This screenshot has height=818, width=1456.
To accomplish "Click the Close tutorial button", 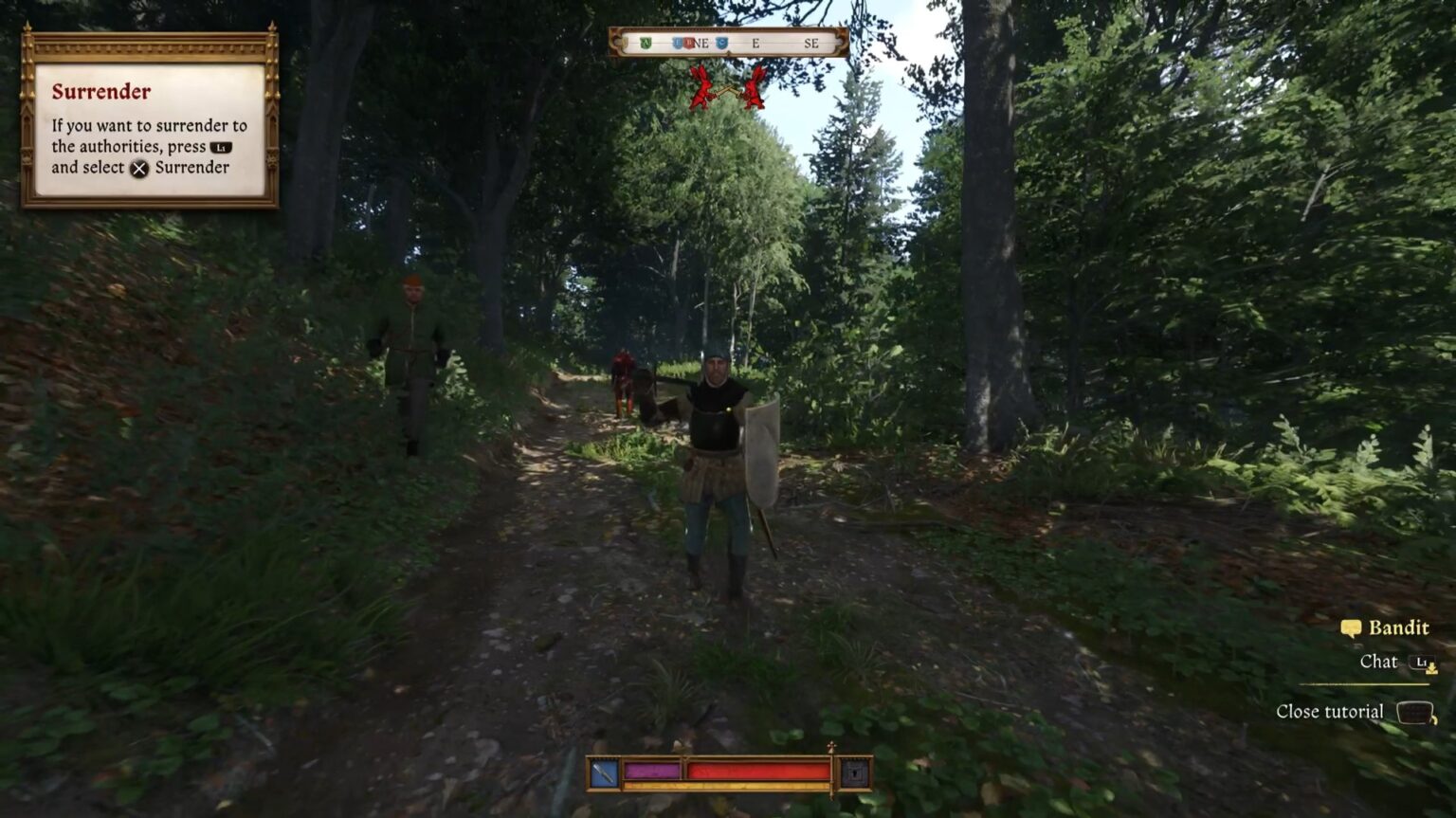I will 1331,711.
